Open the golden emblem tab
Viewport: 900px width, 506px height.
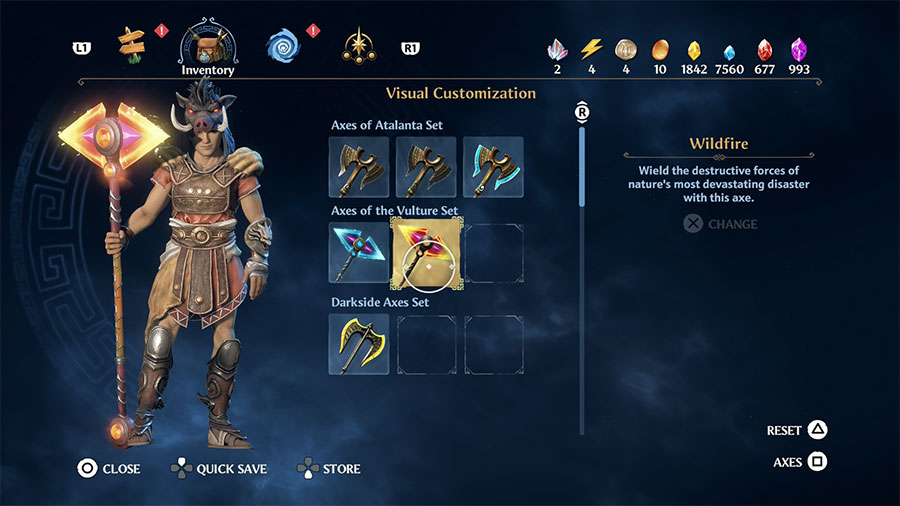(356, 45)
